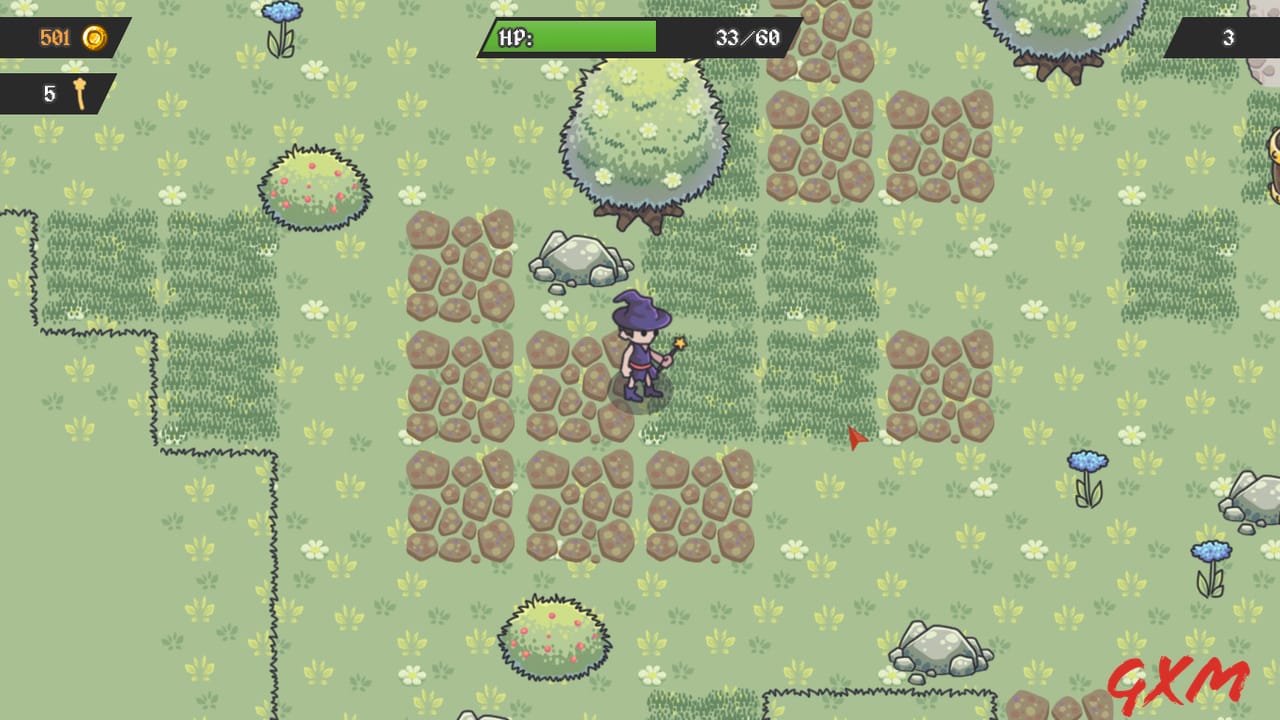
Task: Click the gold coin icon next to 501
Action: click(95, 38)
